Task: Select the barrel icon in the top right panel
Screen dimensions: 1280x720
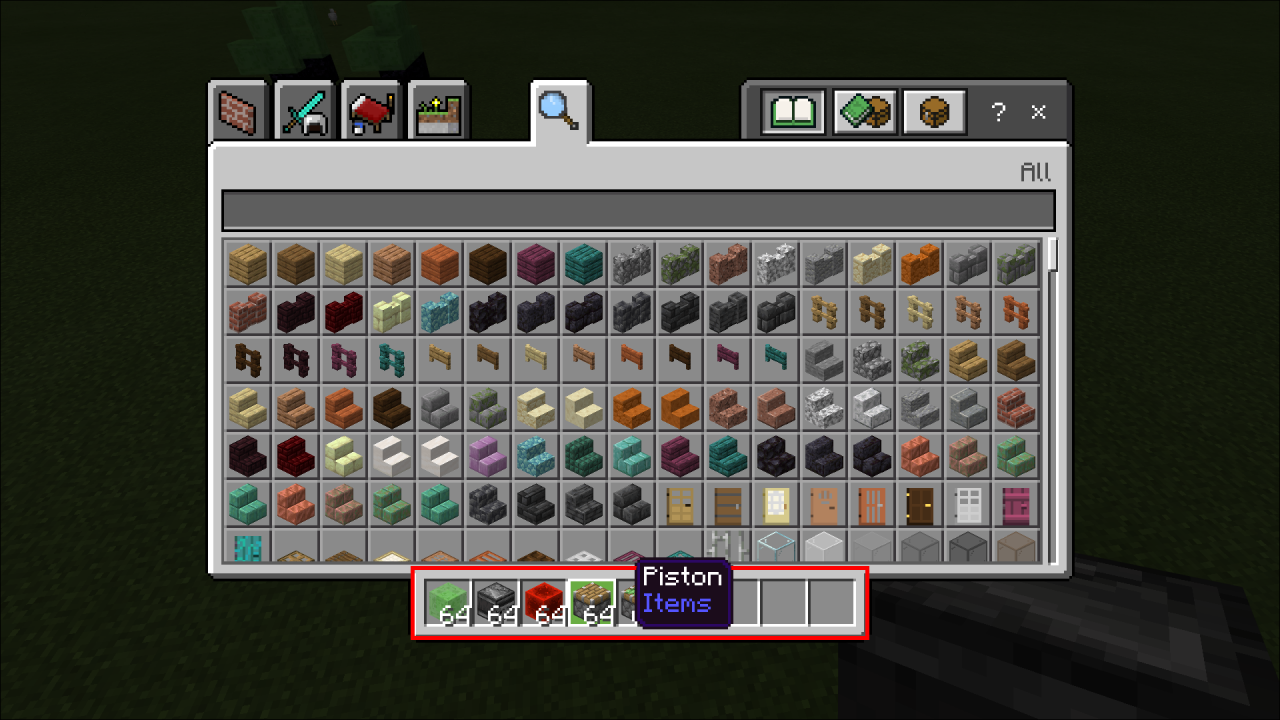Action: coord(933,112)
